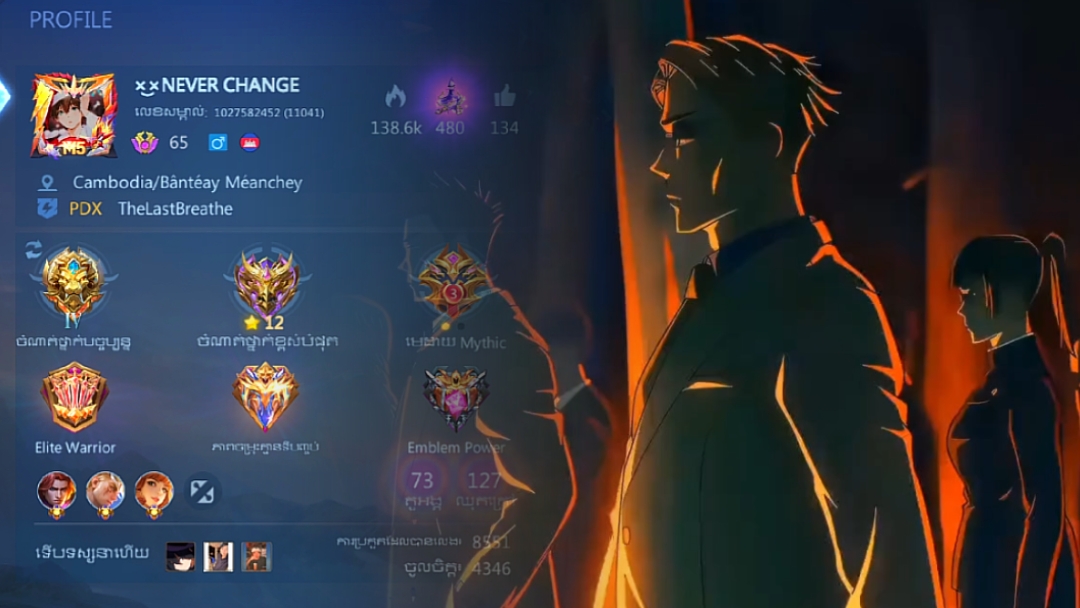Image resolution: width=1080 pixels, height=608 pixels.
Task: Select the orange-haired female favorite hero
Action: coord(154,491)
